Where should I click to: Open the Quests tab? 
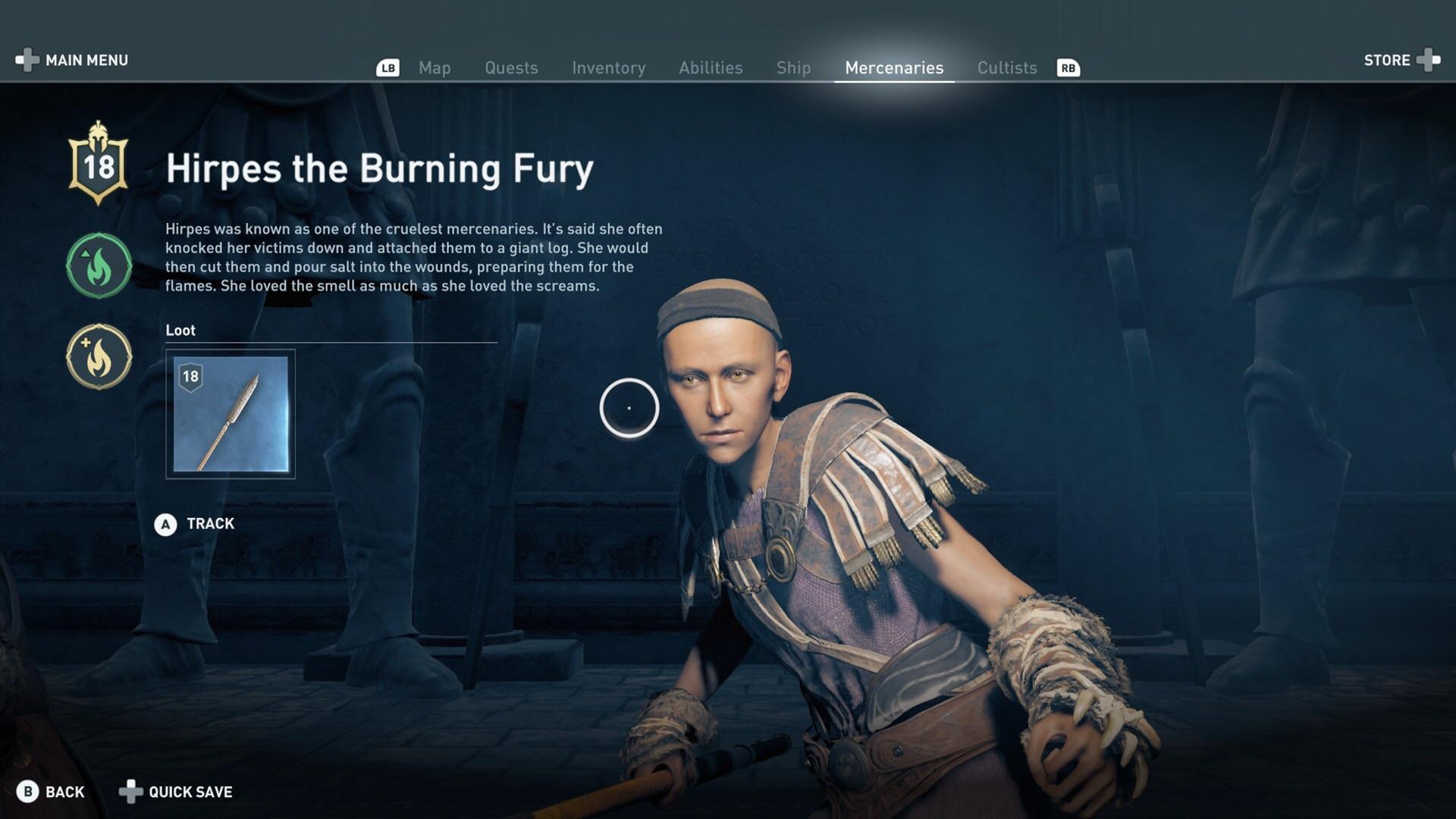point(511,67)
